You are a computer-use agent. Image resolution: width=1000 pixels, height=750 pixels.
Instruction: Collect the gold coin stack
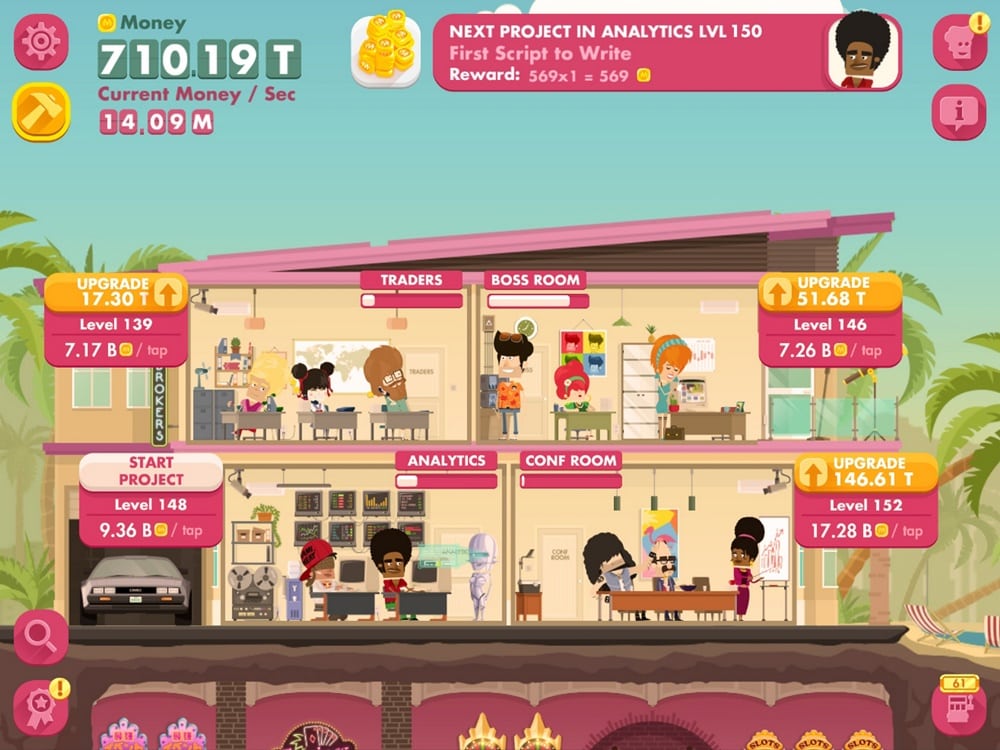[x=386, y=49]
